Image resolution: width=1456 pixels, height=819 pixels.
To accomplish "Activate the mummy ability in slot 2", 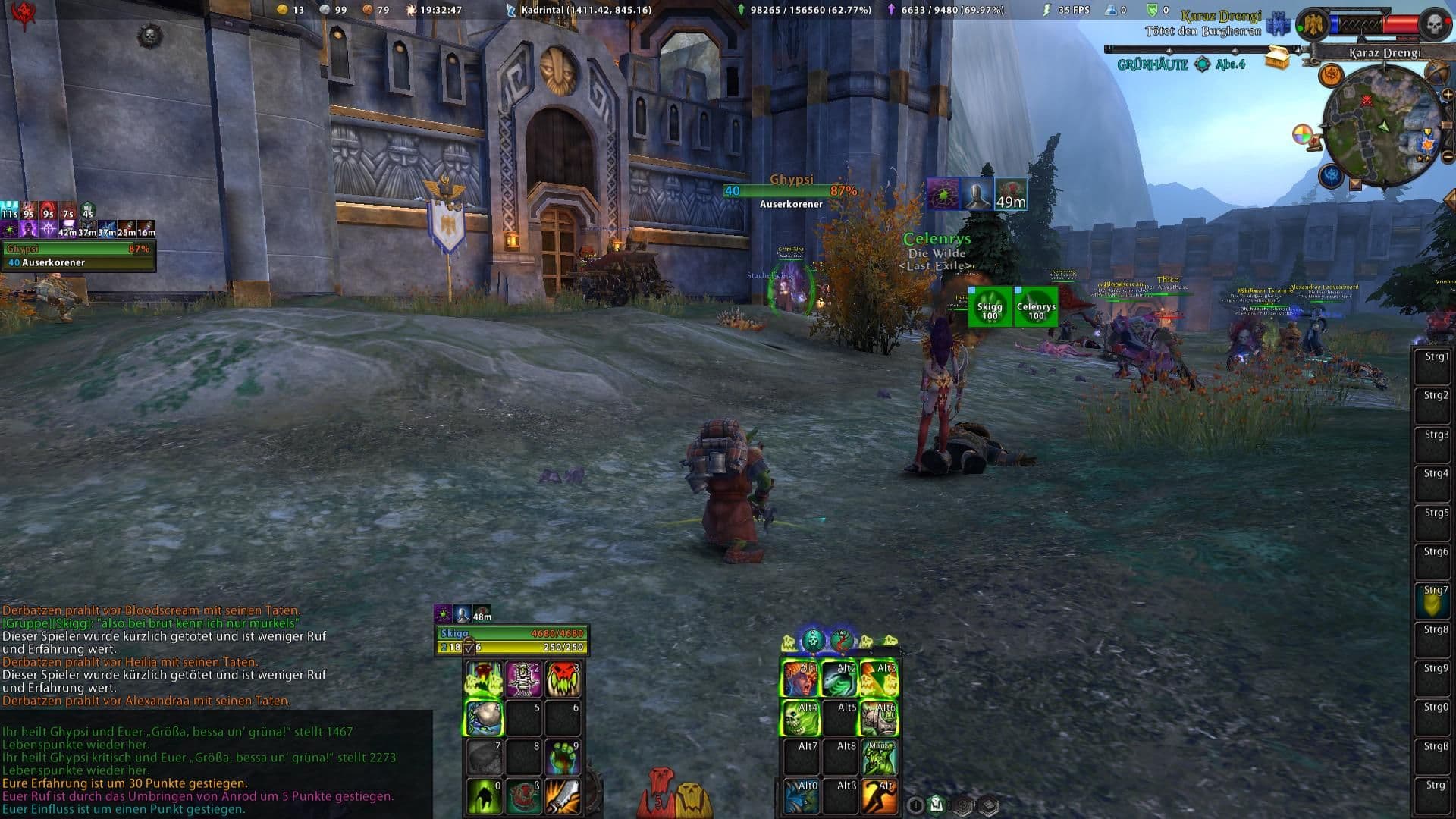I will 523,679.
